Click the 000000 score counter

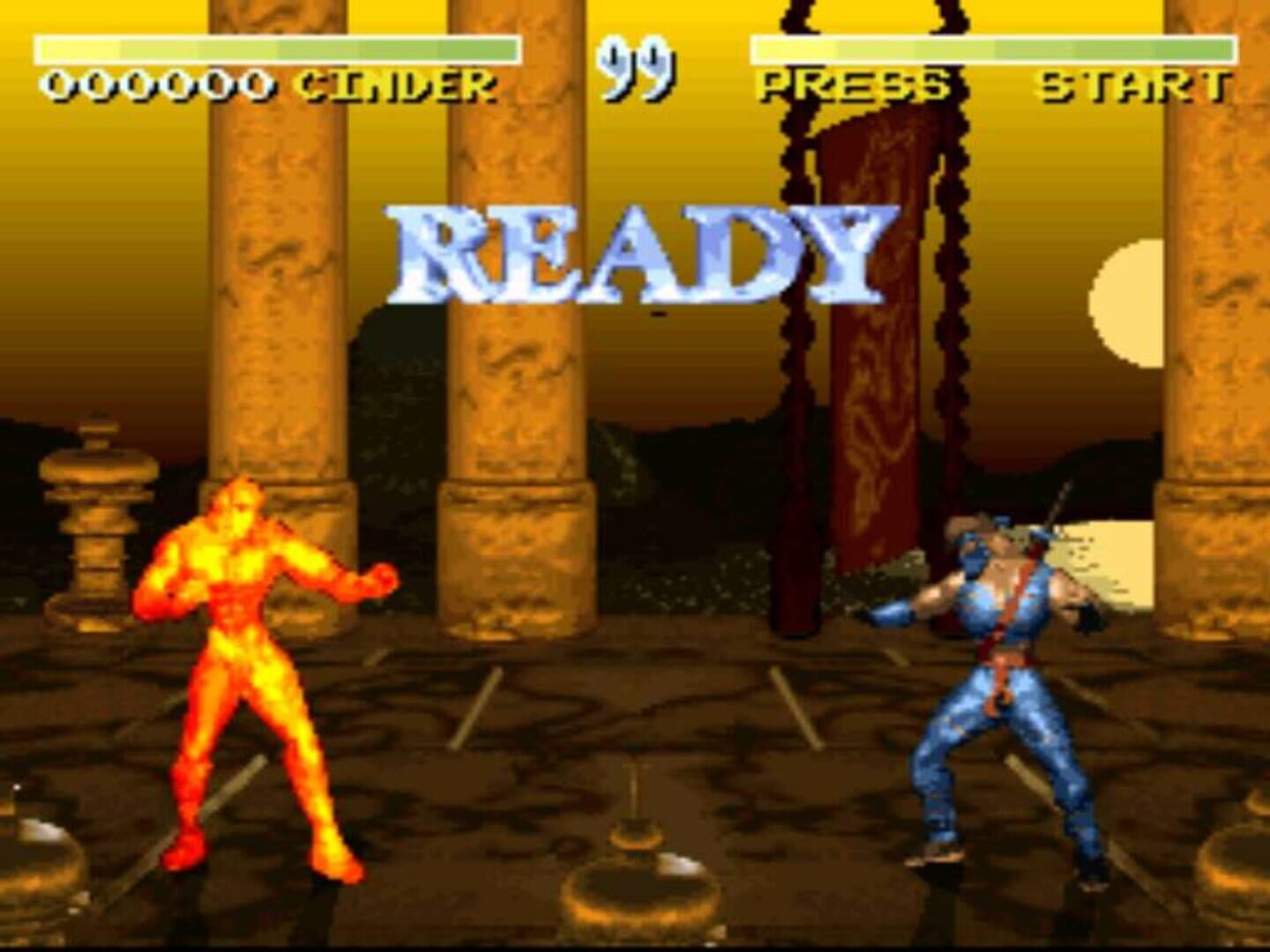click(x=159, y=84)
